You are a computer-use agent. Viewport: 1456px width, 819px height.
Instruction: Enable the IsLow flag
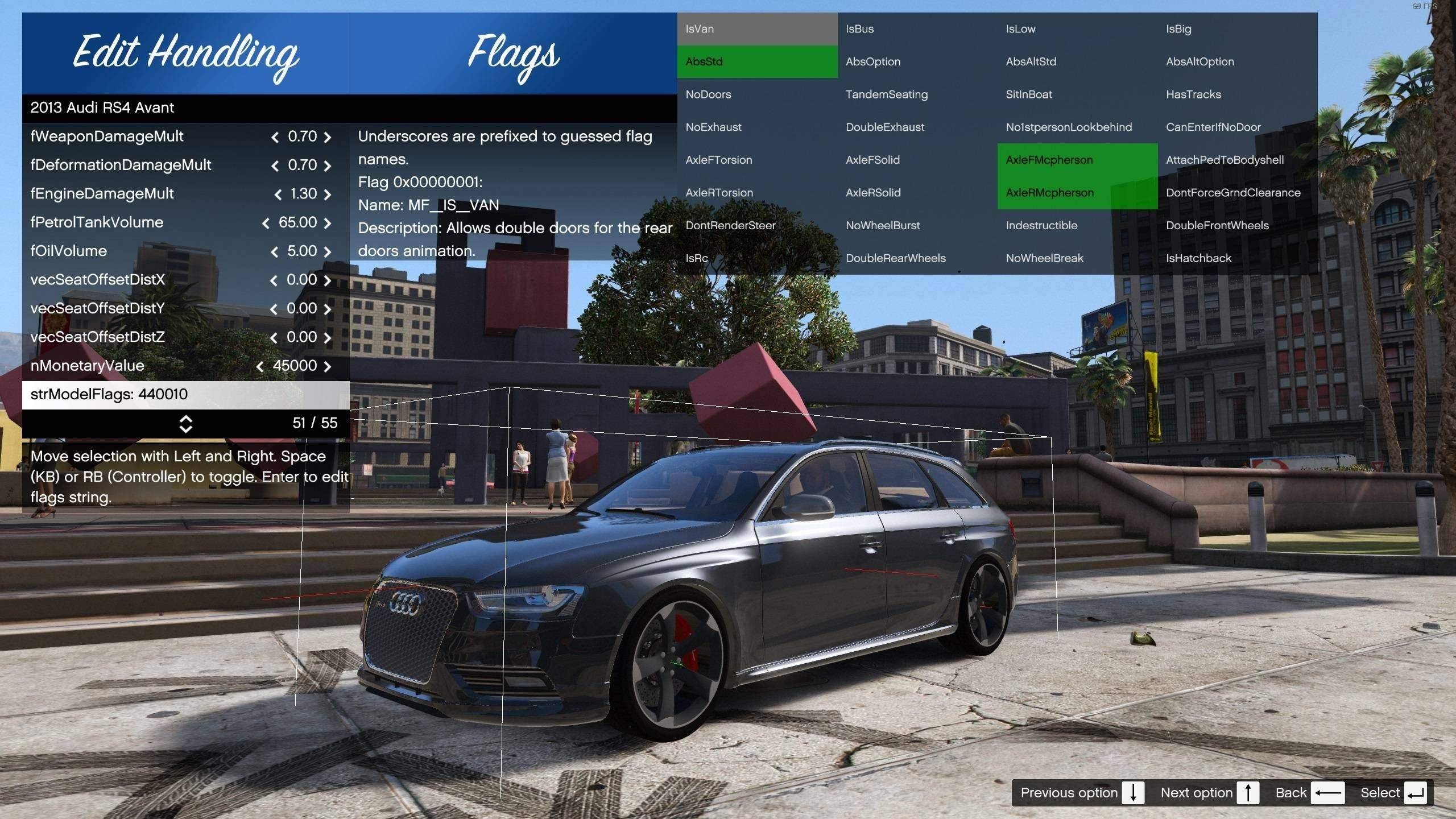[1077, 29]
